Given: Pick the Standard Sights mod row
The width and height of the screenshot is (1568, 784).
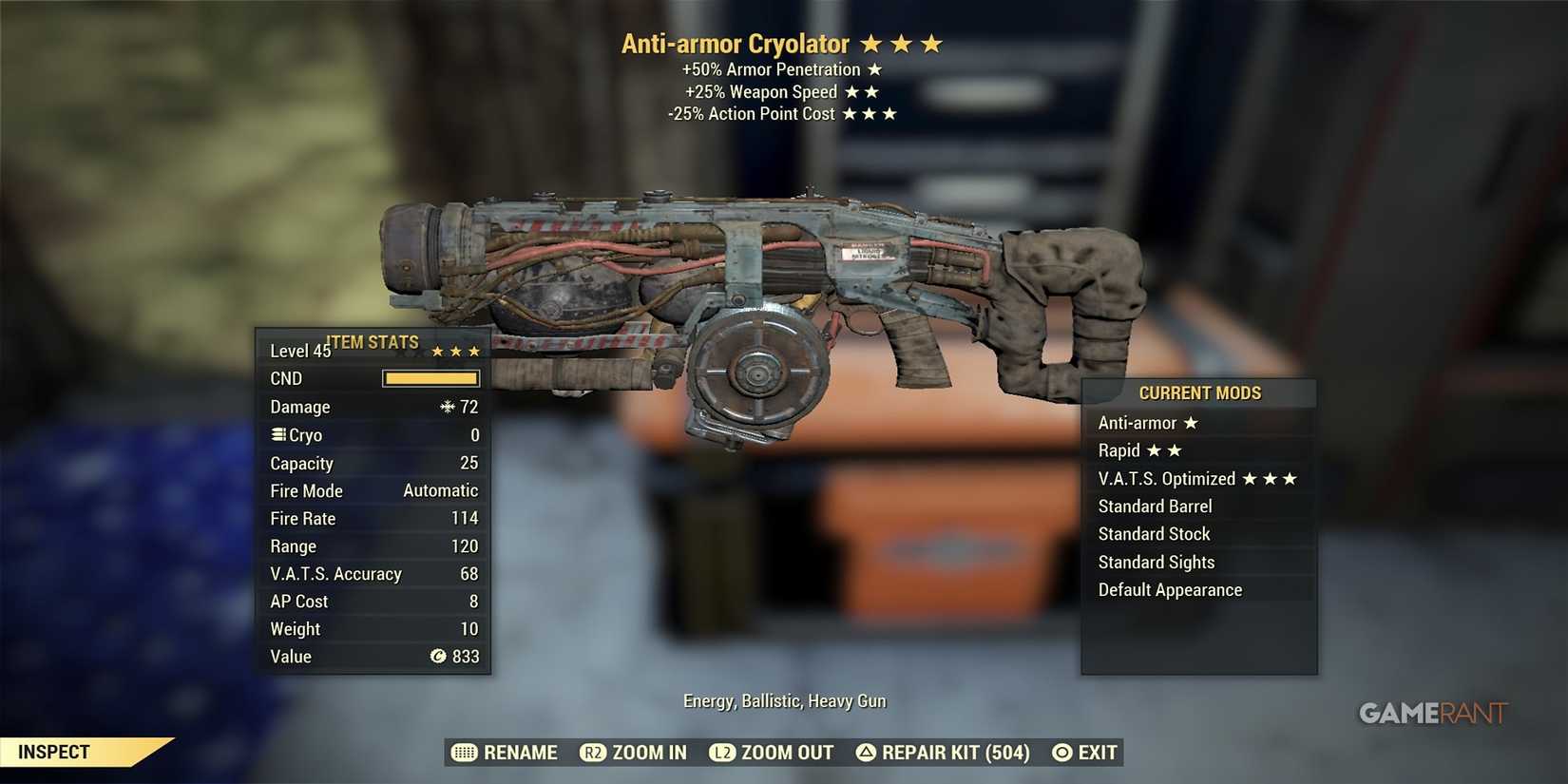Looking at the screenshot, I should click(1198, 563).
